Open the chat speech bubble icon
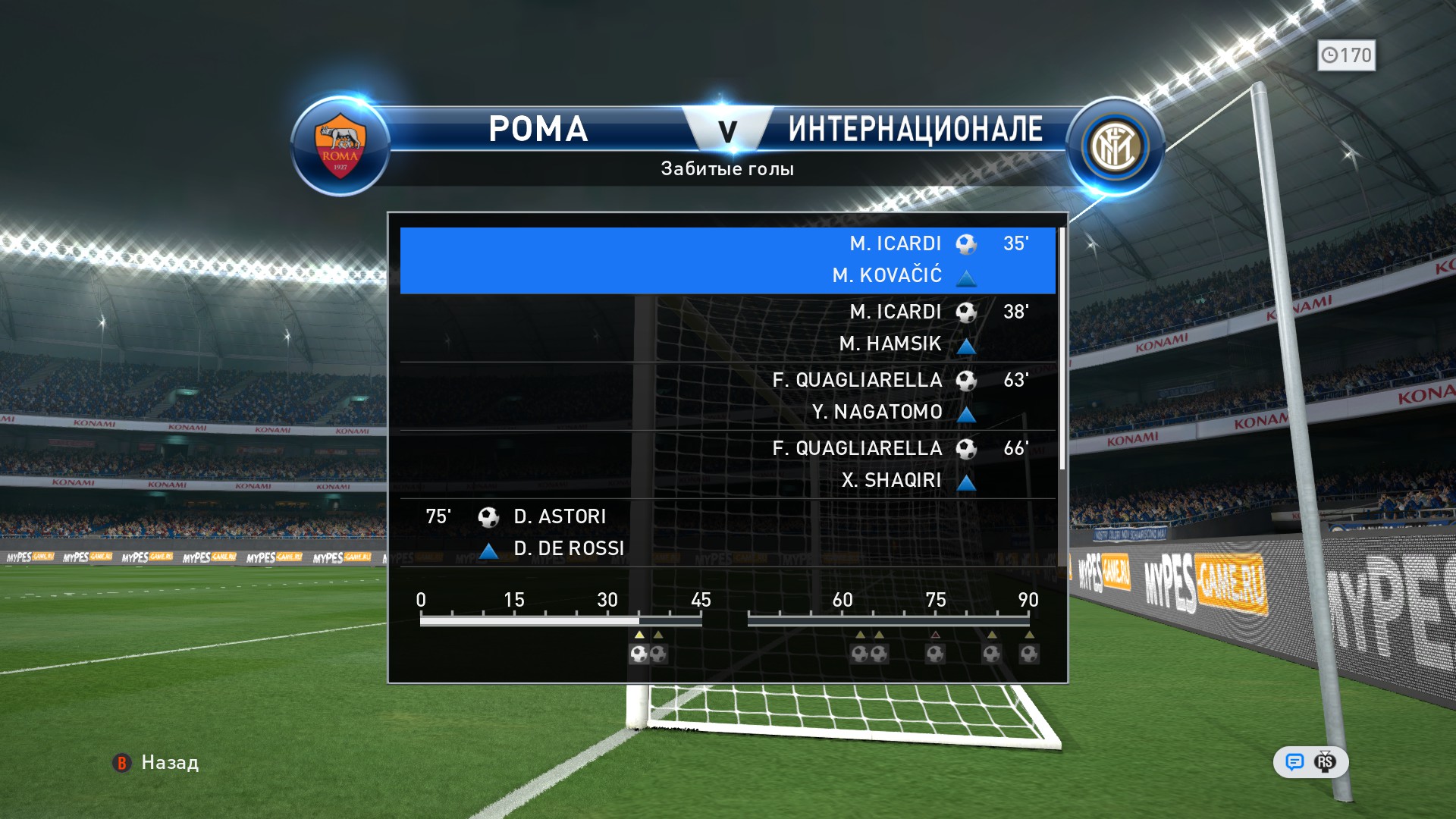Screen dimensions: 1456x819 coord(1294,762)
